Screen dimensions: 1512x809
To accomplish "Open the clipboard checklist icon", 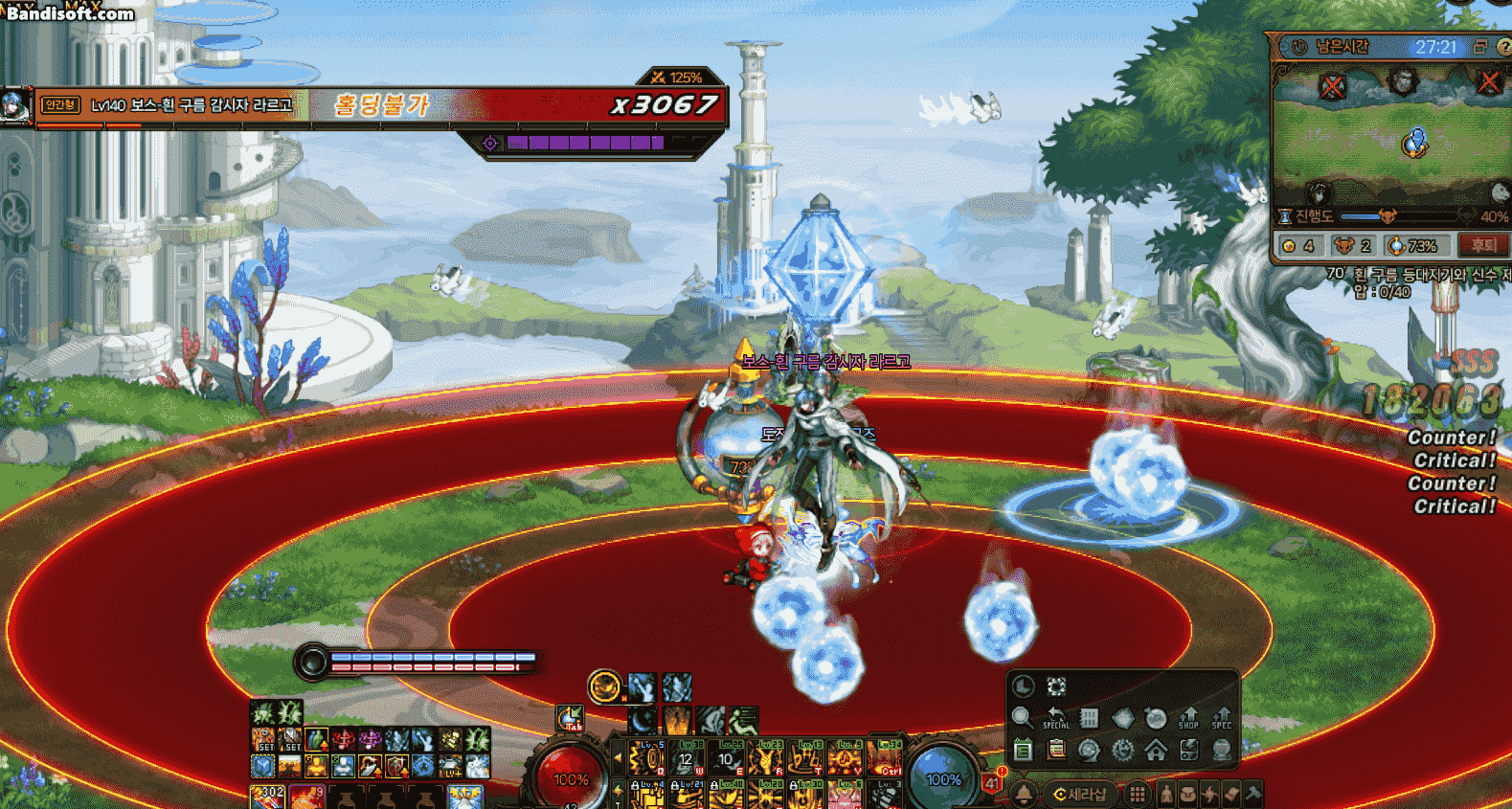I will (1056, 750).
